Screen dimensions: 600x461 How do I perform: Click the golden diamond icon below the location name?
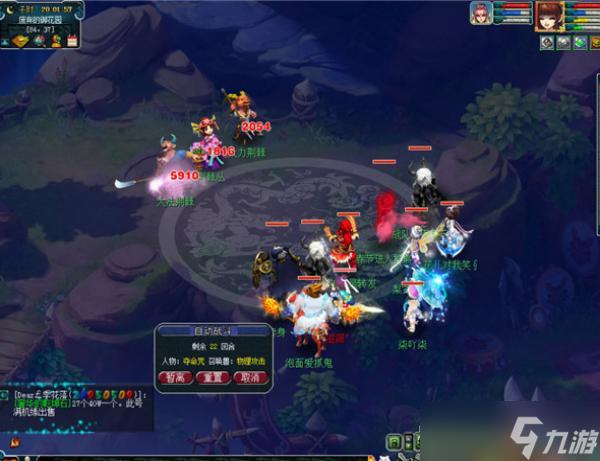(x=18, y=41)
